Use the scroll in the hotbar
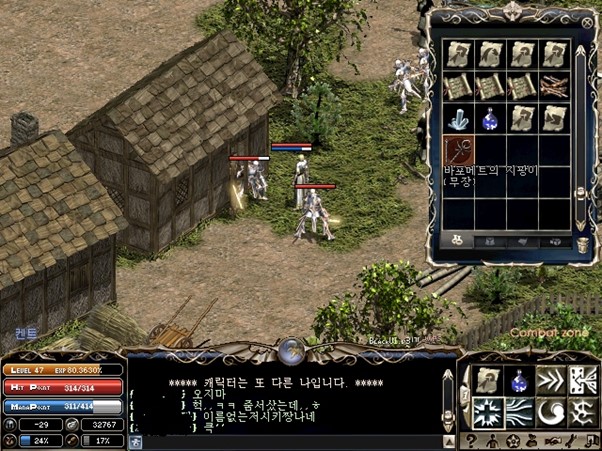The height and width of the screenshot is (451, 602). [487, 380]
